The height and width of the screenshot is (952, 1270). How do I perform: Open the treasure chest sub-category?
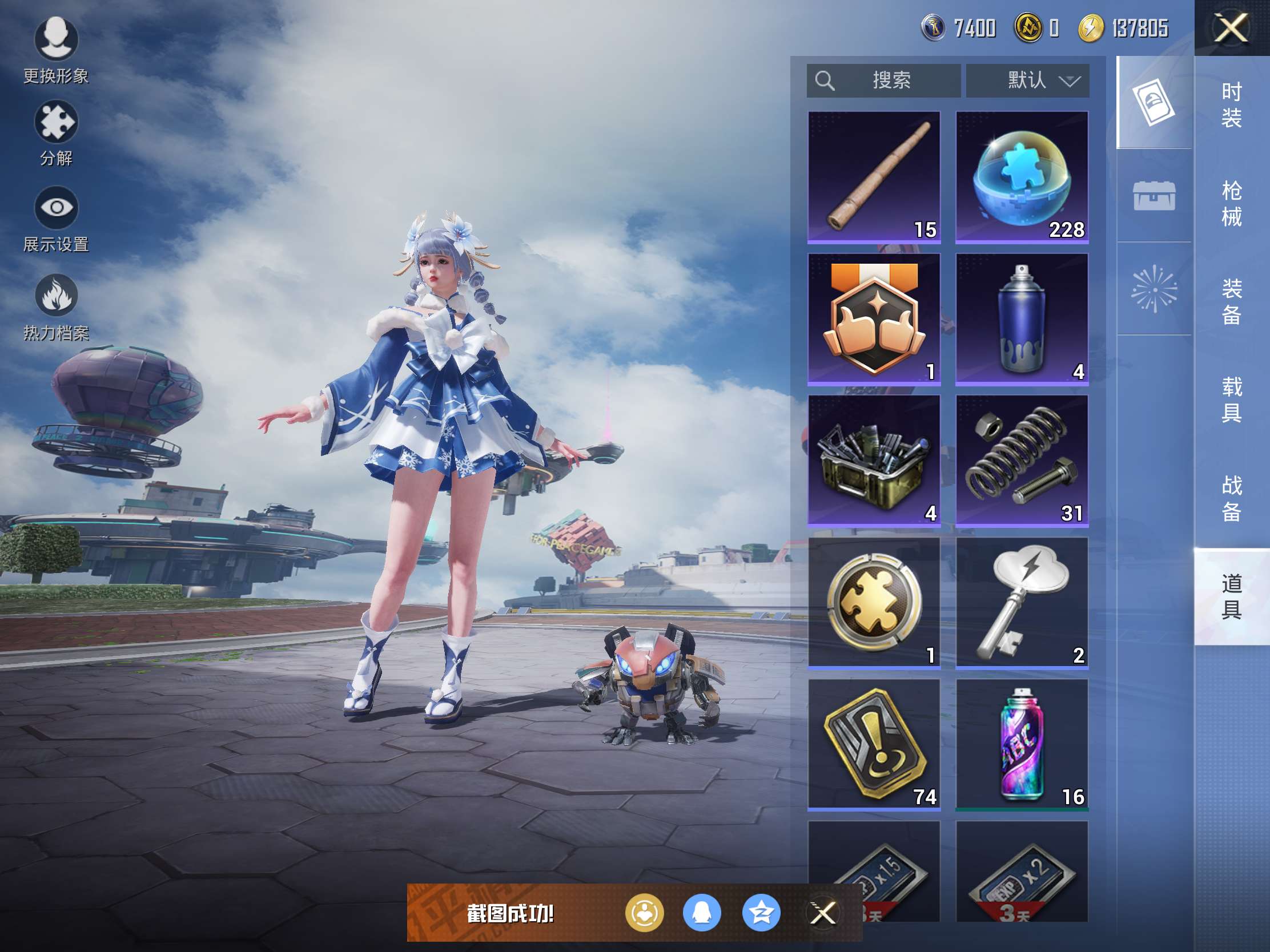tap(1154, 196)
